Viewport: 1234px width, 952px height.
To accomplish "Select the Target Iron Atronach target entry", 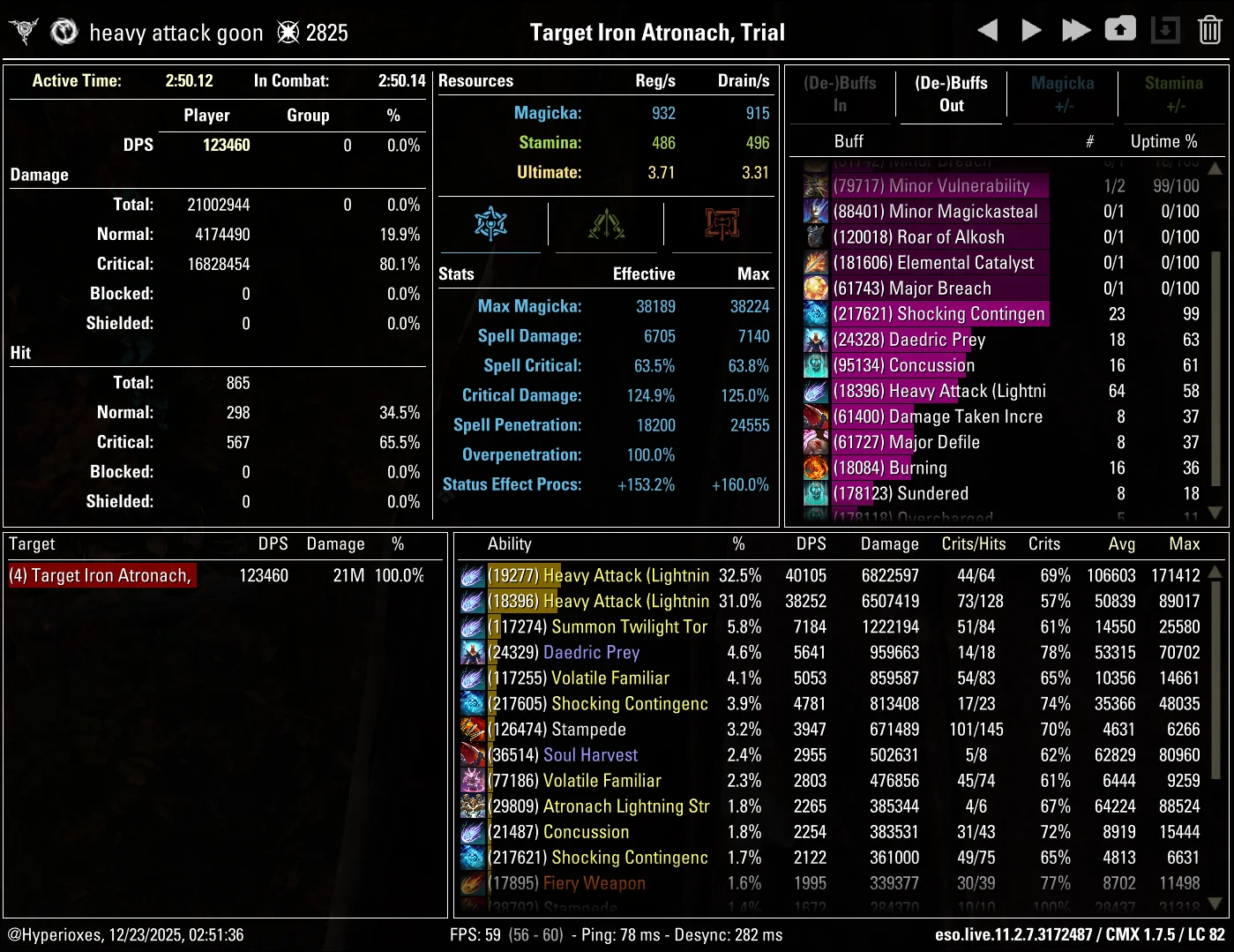I will click(x=101, y=575).
